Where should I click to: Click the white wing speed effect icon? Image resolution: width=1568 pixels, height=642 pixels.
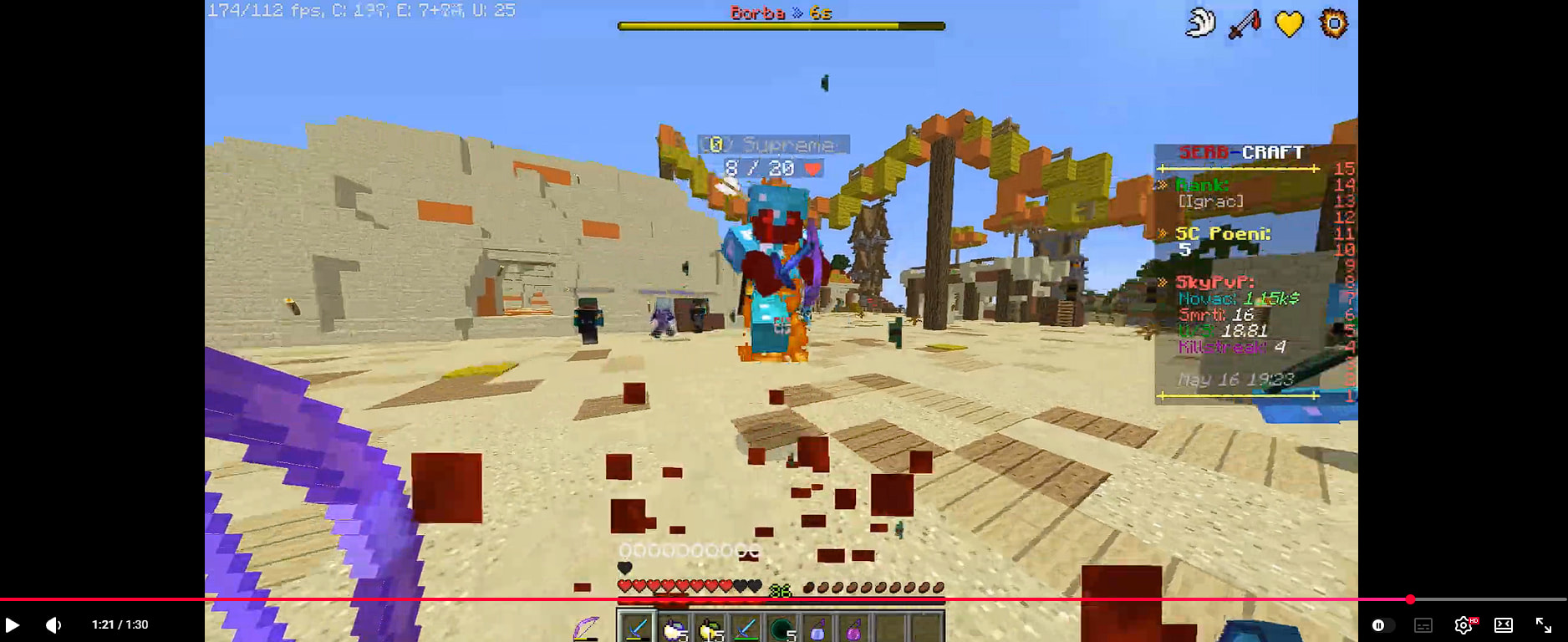coord(1200,23)
